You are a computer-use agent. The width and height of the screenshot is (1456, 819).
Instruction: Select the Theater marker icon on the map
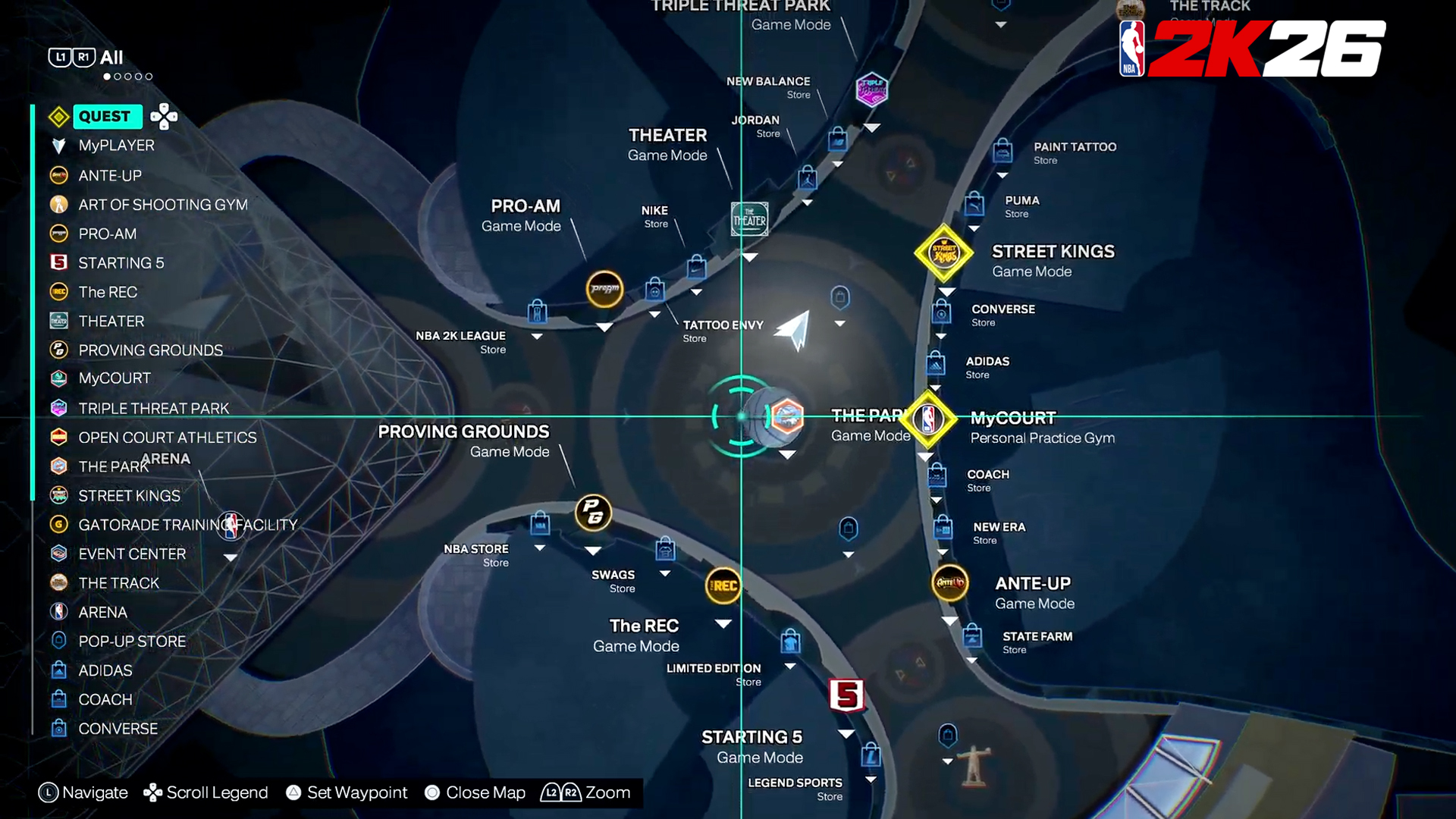tap(749, 218)
